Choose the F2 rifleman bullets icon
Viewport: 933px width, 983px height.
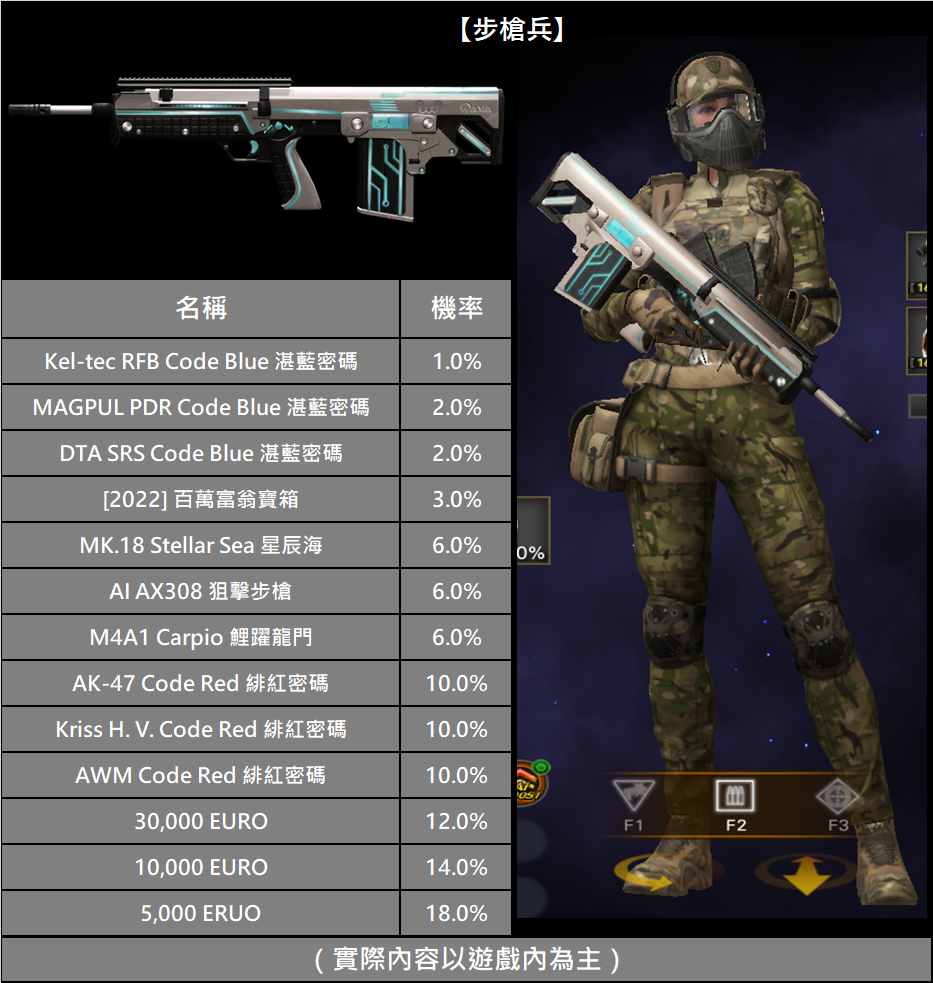point(735,797)
